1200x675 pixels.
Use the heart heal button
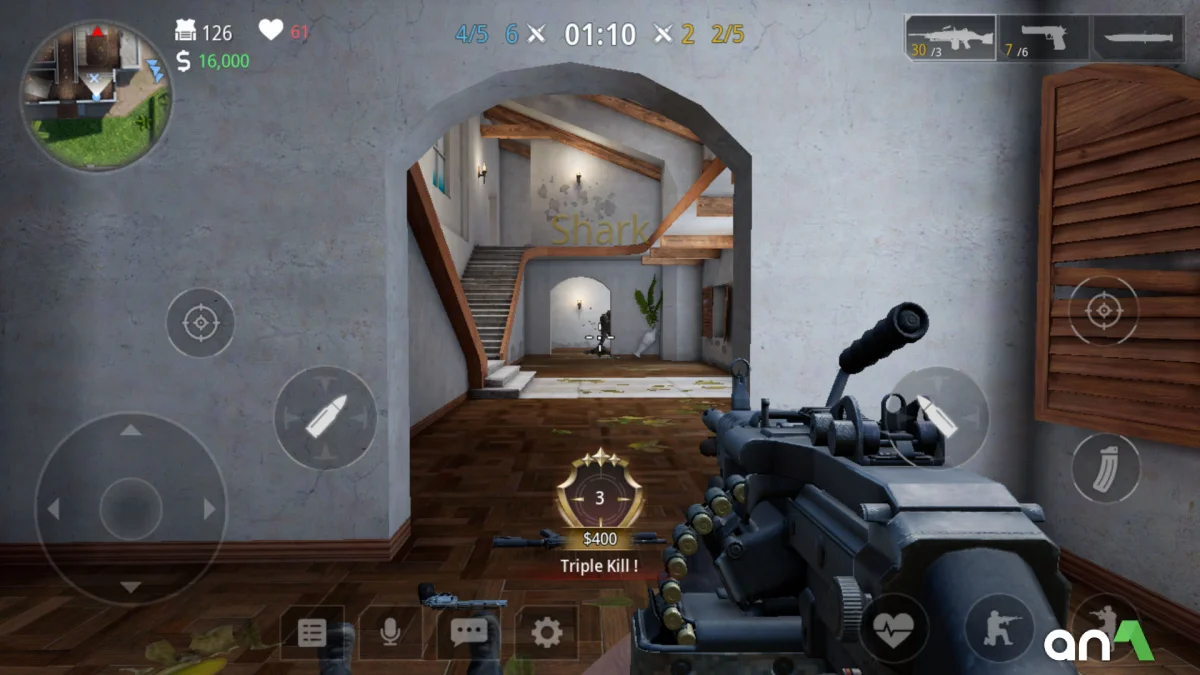pyautogui.click(x=893, y=628)
